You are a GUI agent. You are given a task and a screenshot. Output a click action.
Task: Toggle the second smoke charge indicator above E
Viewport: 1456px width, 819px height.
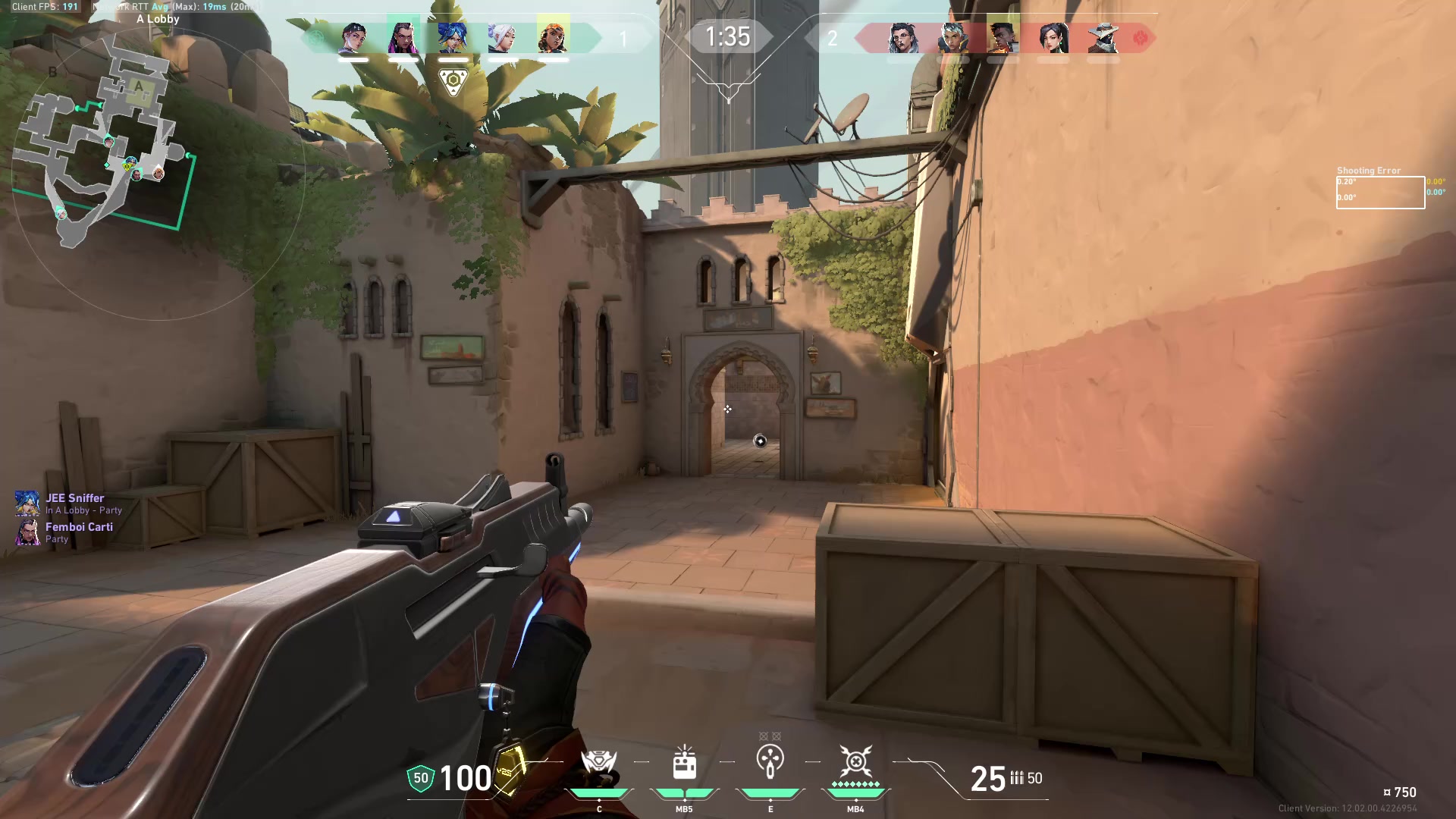pos(775,735)
